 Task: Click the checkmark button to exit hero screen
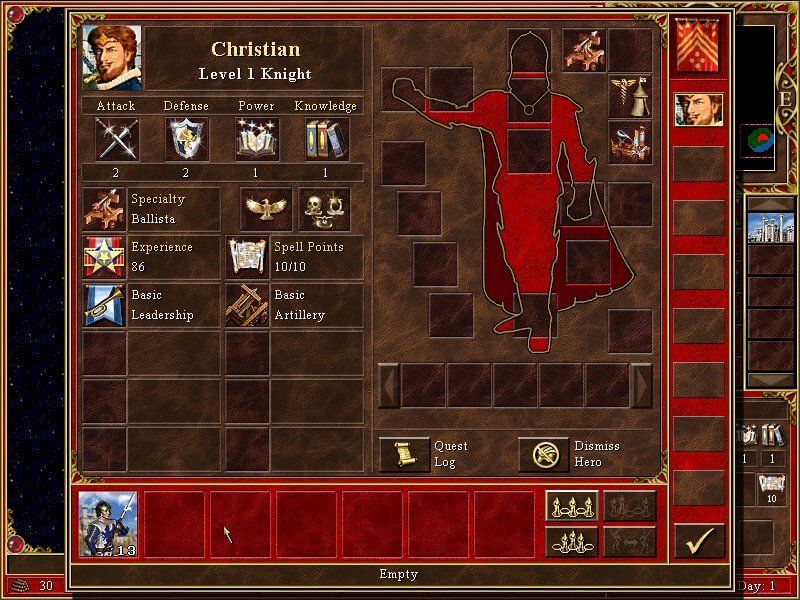[x=699, y=541]
